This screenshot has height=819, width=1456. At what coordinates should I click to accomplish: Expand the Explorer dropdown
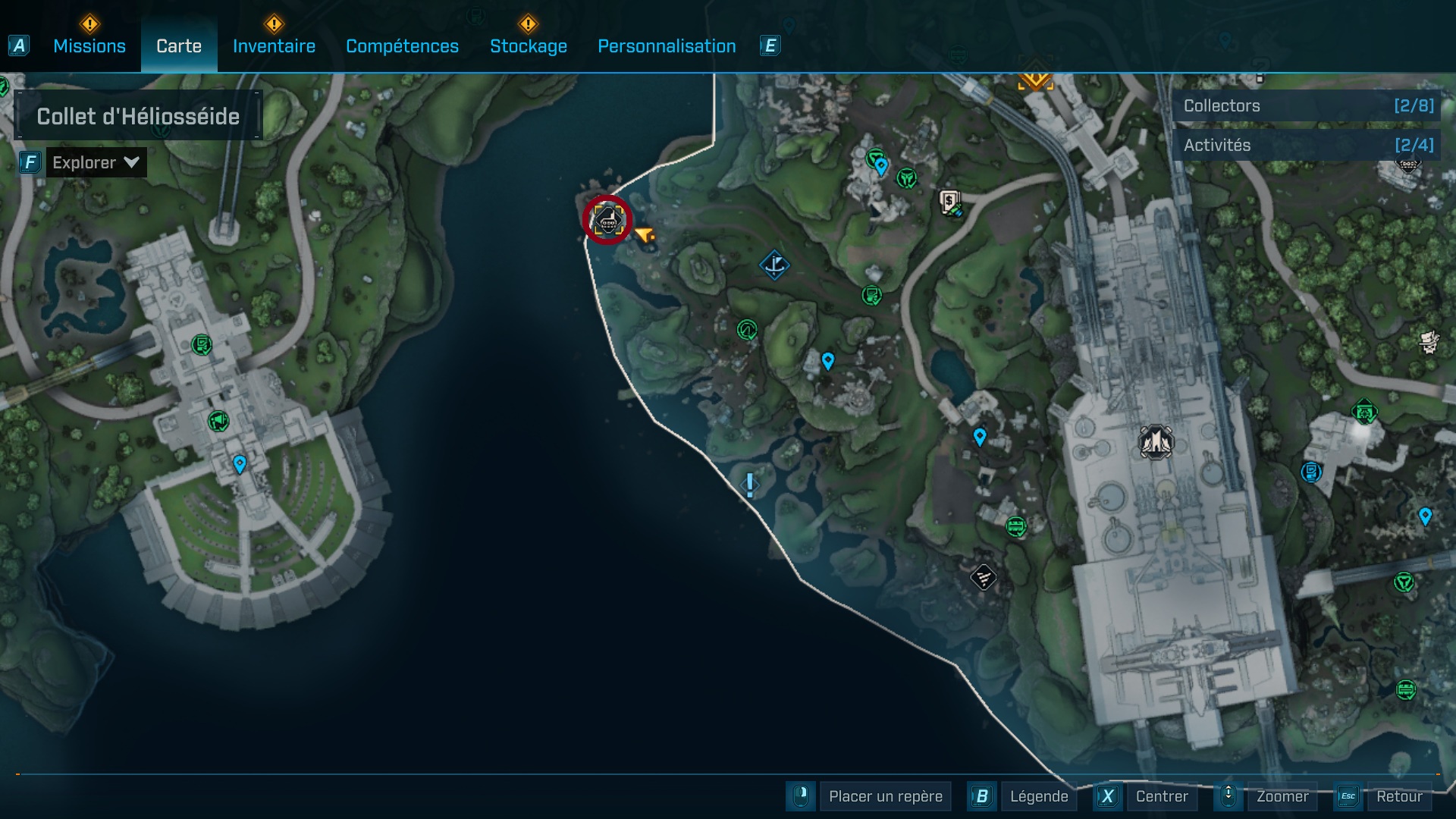(x=96, y=162)
